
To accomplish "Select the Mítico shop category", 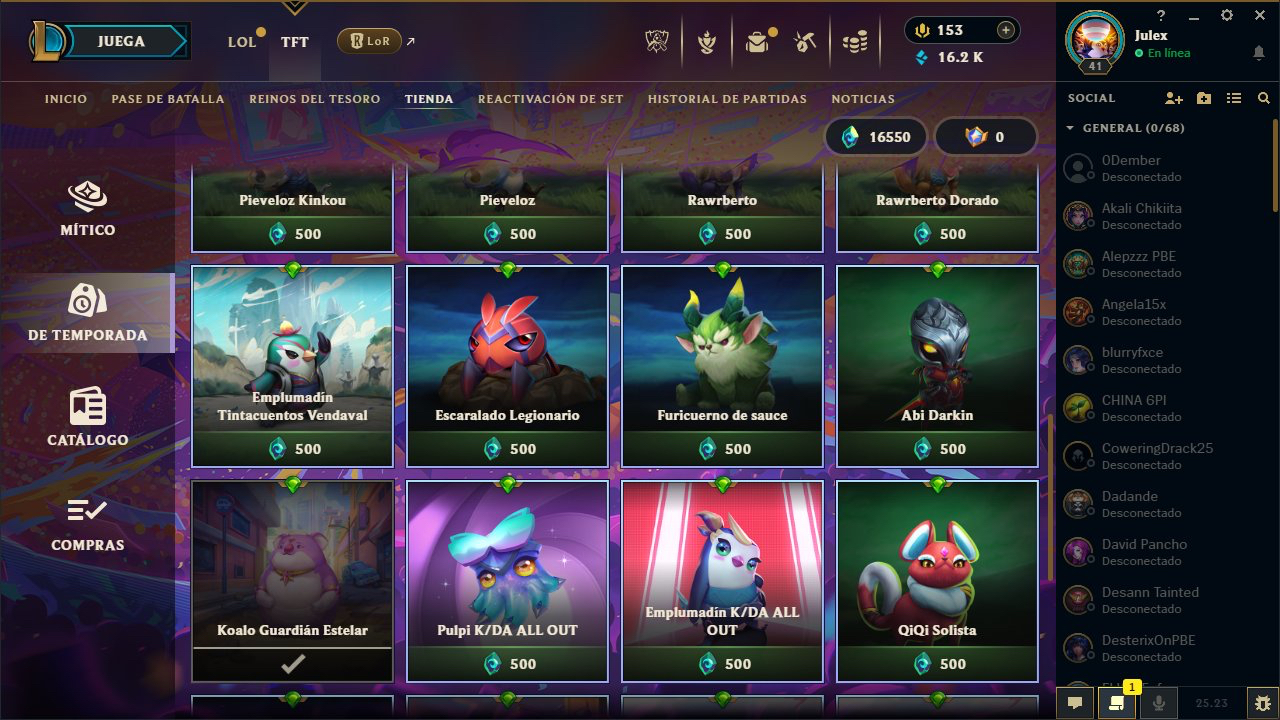I will [88, 208].
